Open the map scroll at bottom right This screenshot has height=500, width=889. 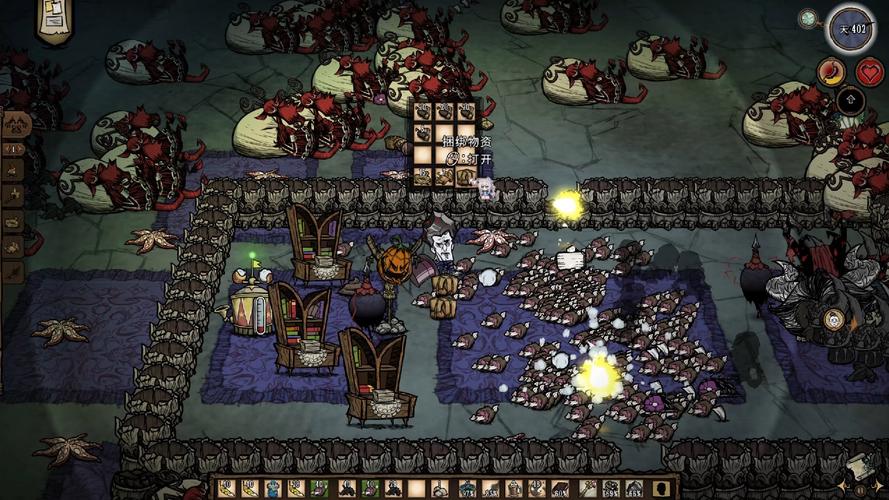point(858,468)
